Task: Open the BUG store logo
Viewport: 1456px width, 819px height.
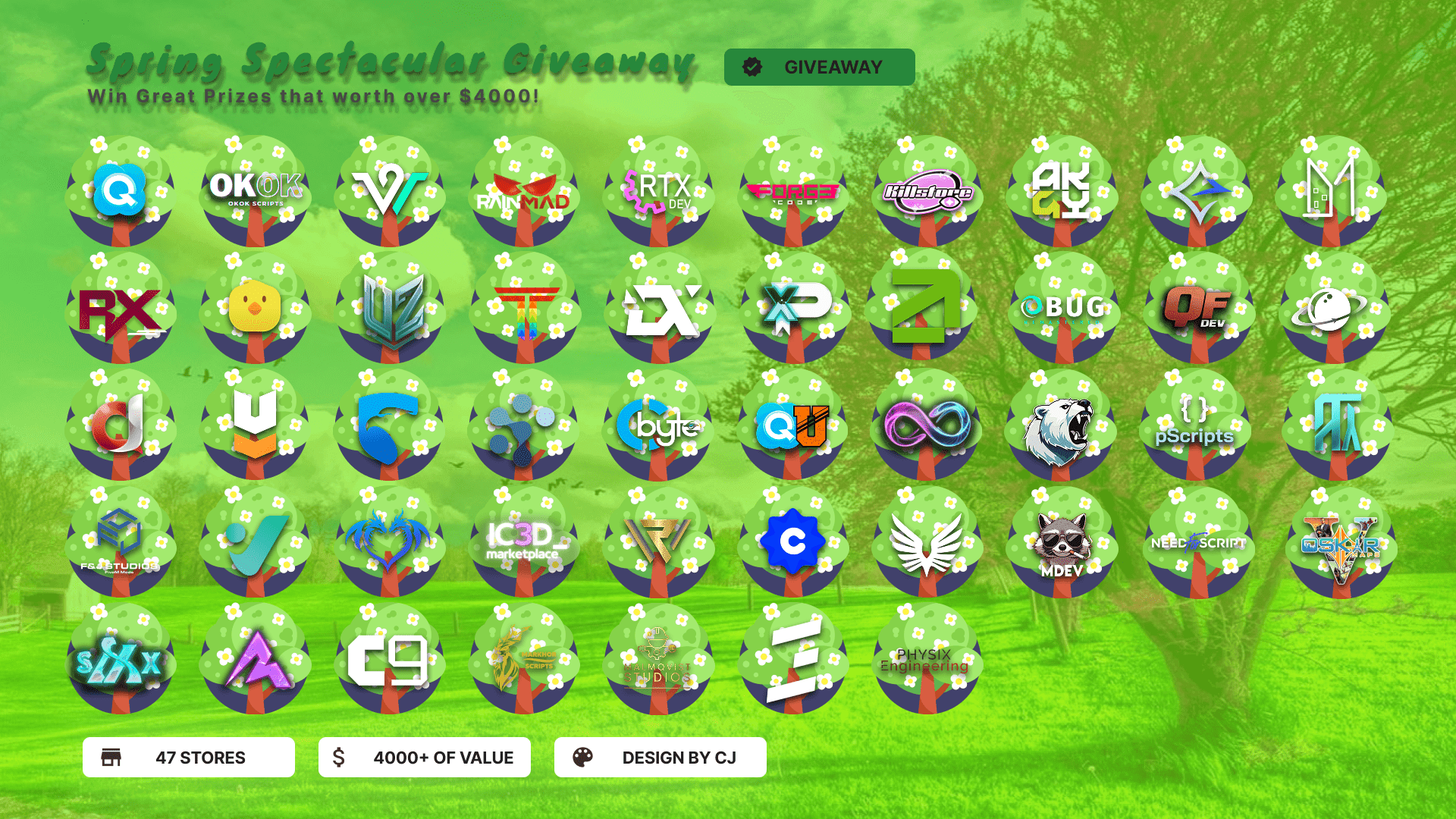Action: pos(1063,307)
